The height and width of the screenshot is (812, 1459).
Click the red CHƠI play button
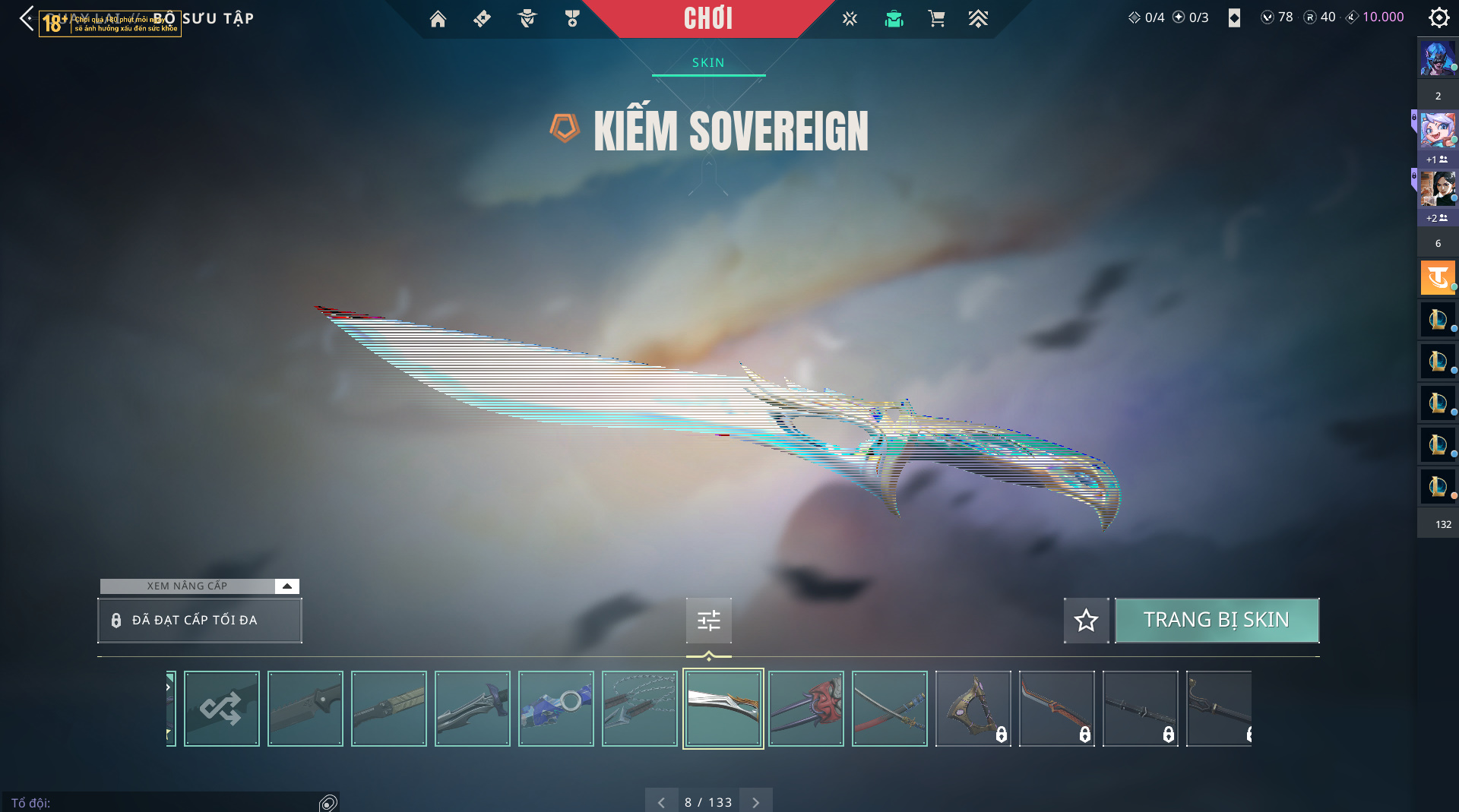point(707,19)
